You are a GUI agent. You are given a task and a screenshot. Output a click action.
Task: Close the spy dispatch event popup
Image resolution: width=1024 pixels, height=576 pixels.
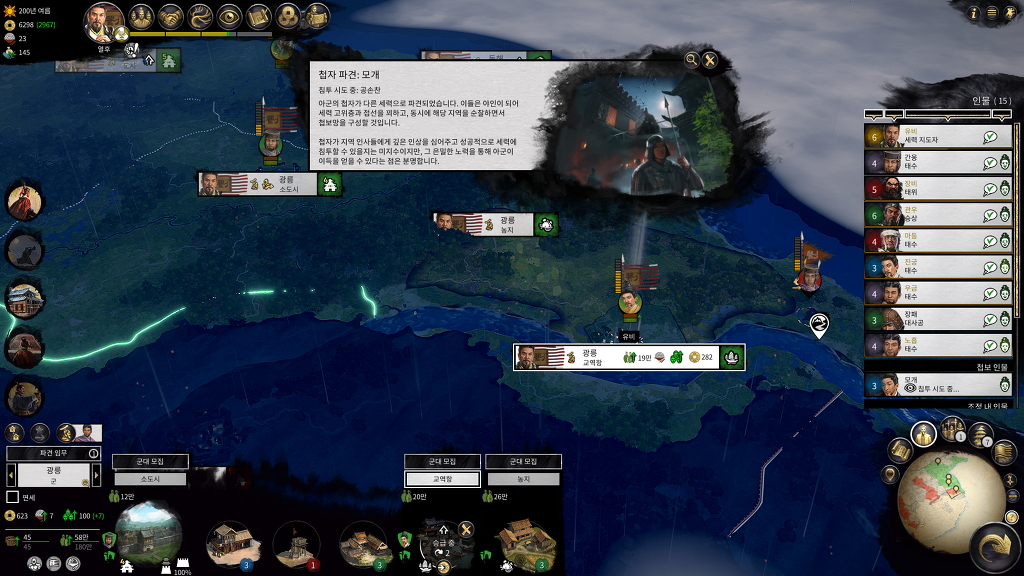[x=710, y=60]
